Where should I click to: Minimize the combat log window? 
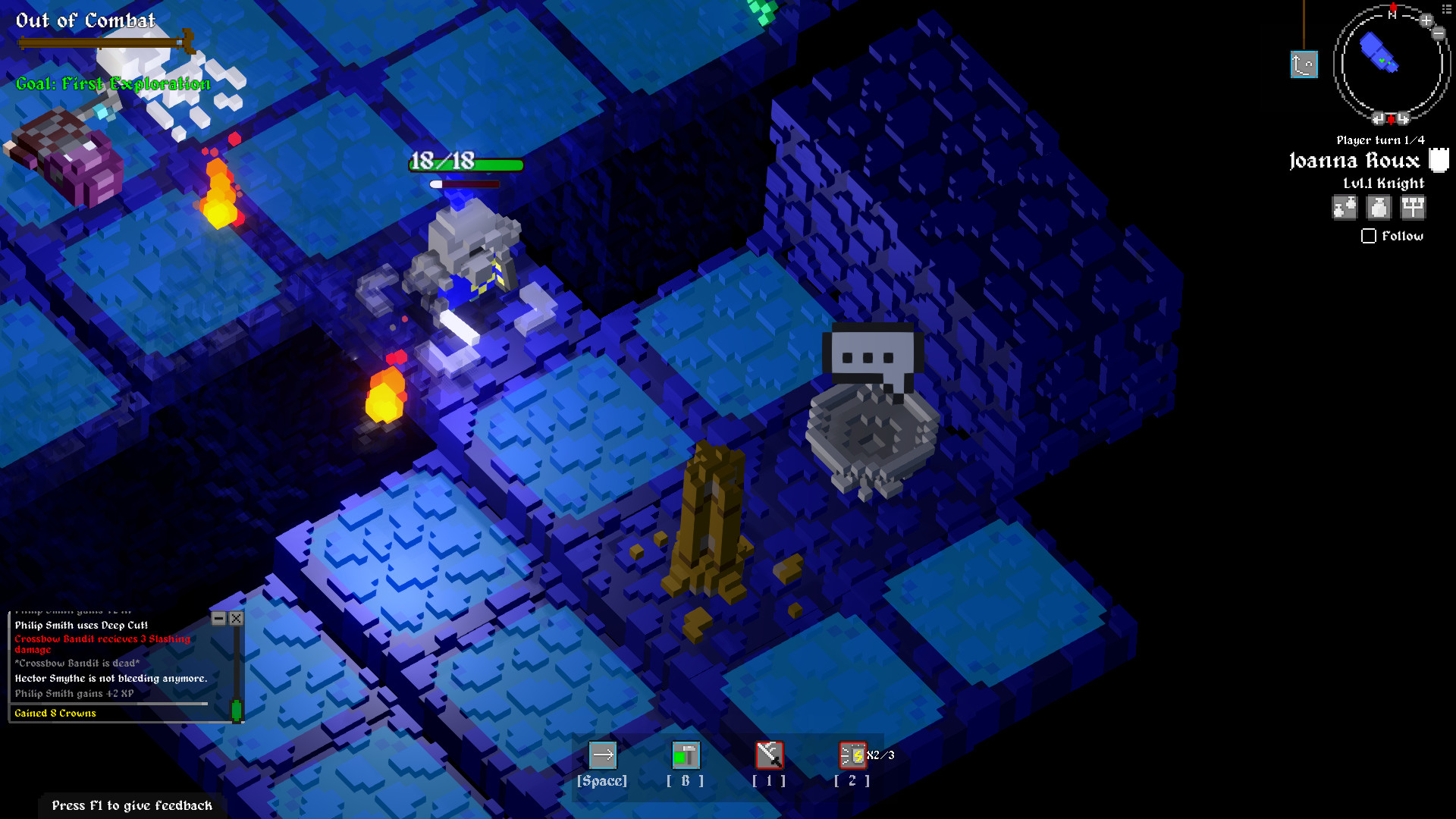pos(219,618)
